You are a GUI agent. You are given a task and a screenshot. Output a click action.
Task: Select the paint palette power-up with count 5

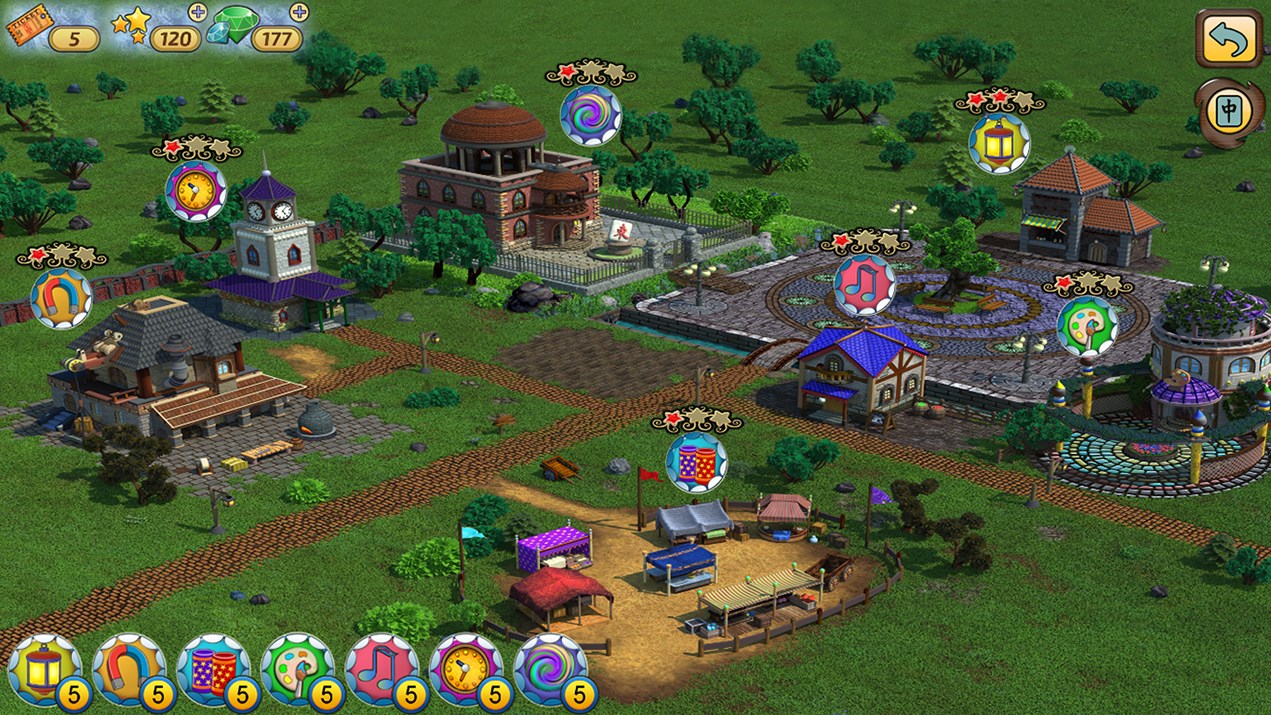click(x=298, y=670)
